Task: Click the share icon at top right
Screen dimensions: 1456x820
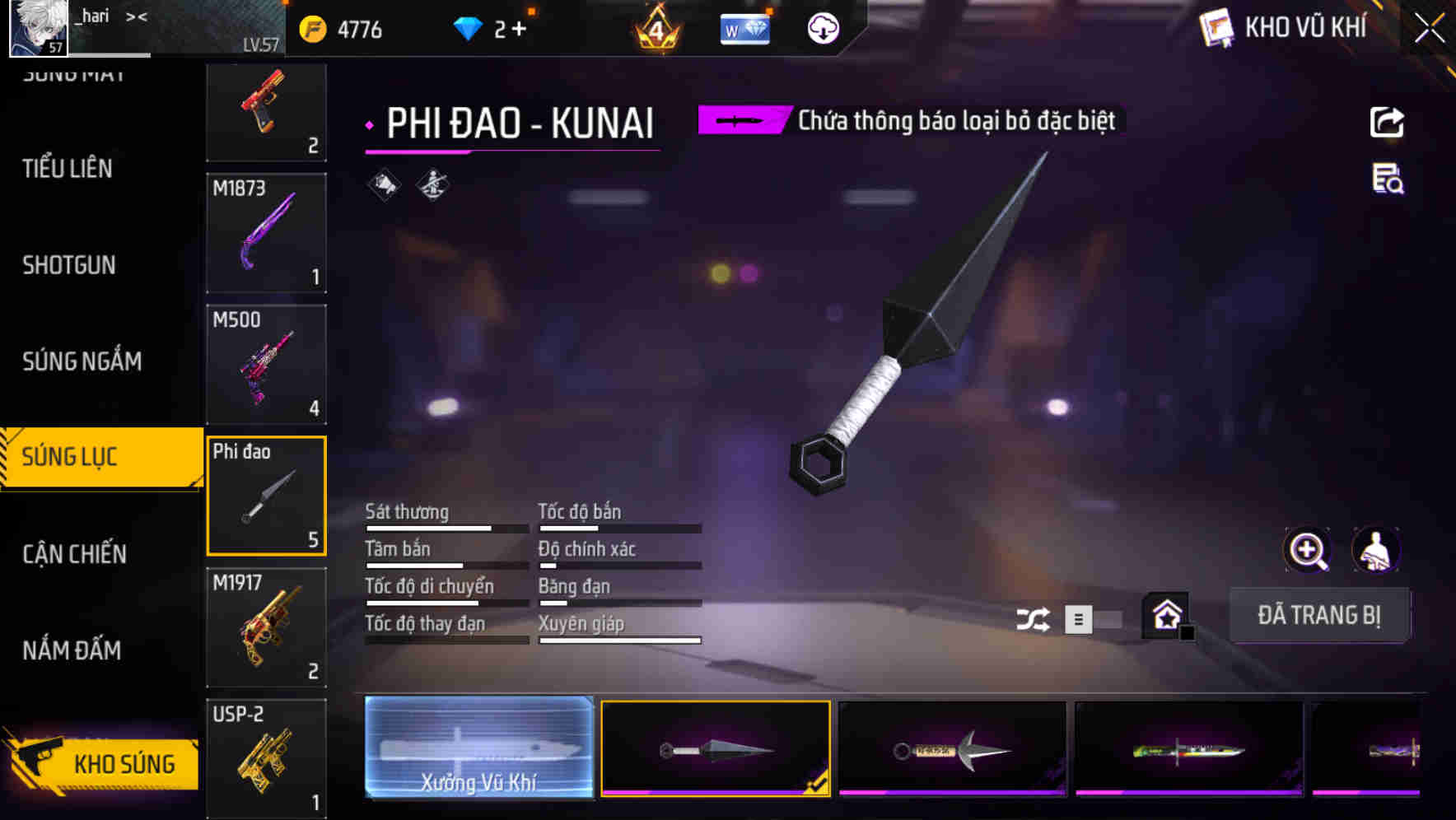Action: [x=1387, y=121]
